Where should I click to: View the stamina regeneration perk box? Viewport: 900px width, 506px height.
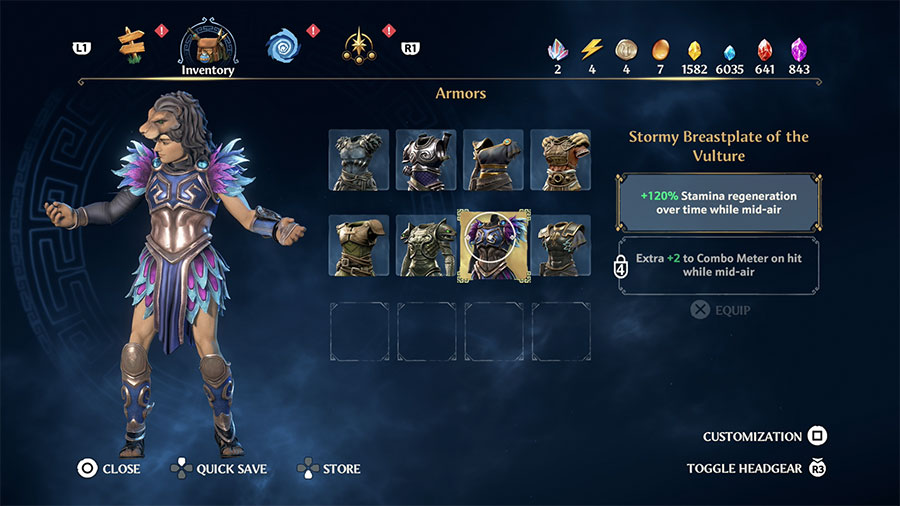click(x=718, y=204)
